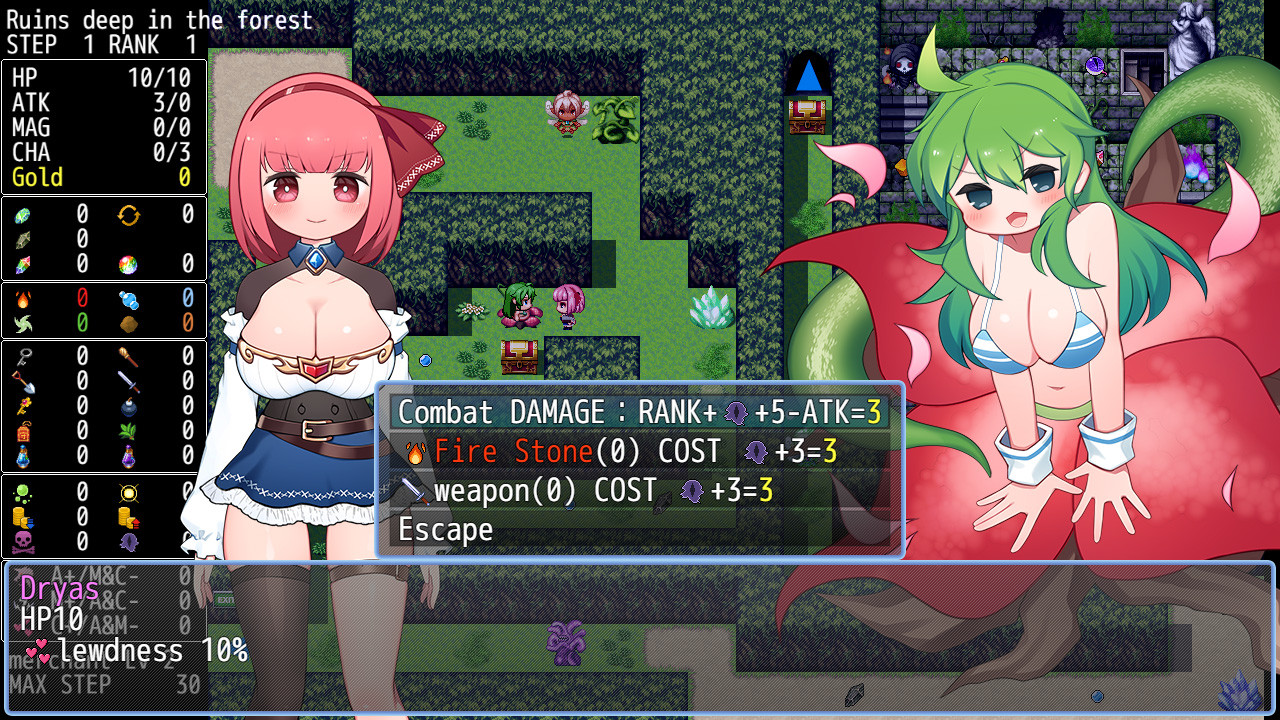This screenshot has height=720, width=1280.
Task: Select Escape from the combat menu
Action: pos(443,529)
